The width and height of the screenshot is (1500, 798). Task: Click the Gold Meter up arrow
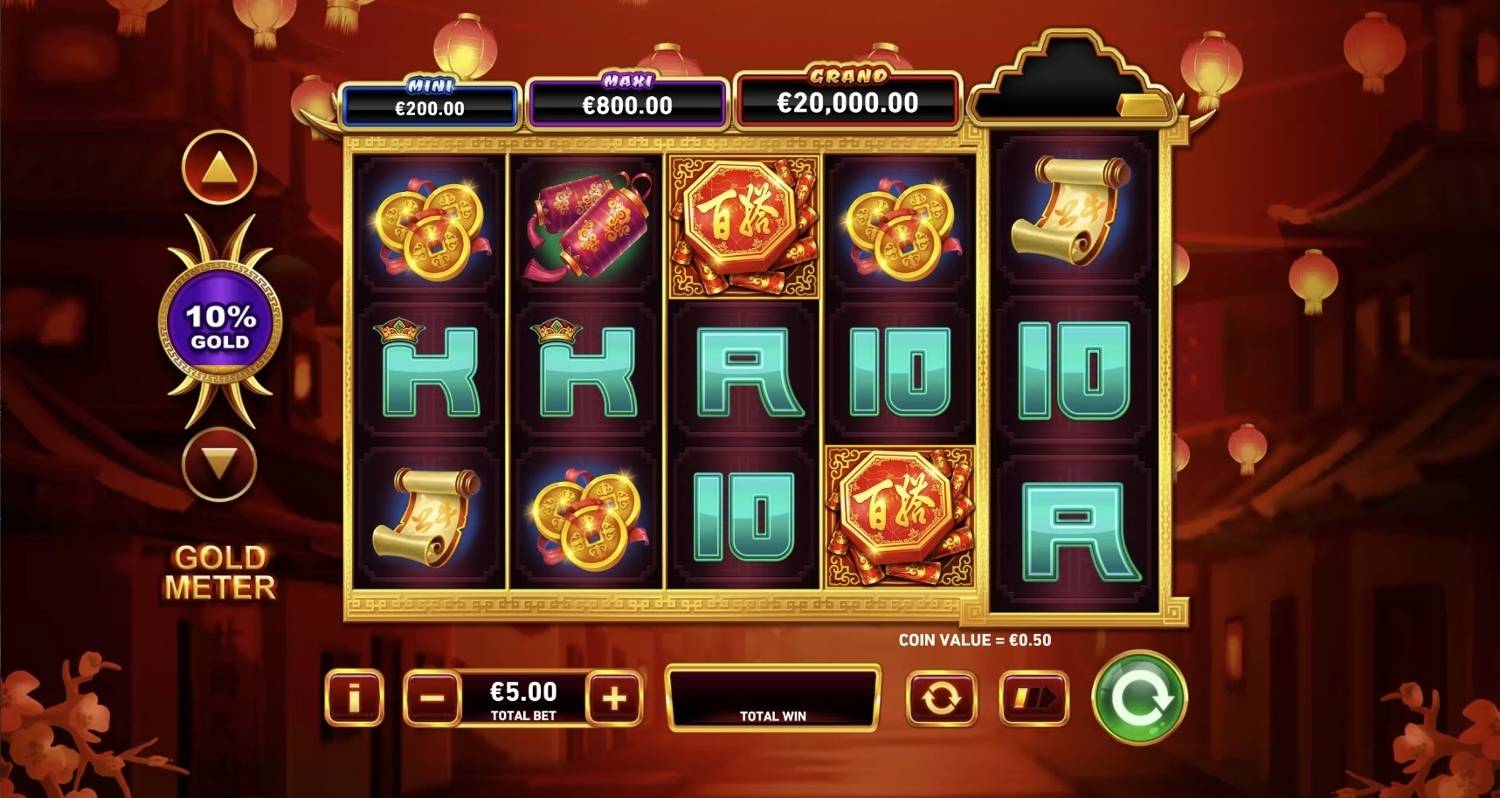point(219,164)
